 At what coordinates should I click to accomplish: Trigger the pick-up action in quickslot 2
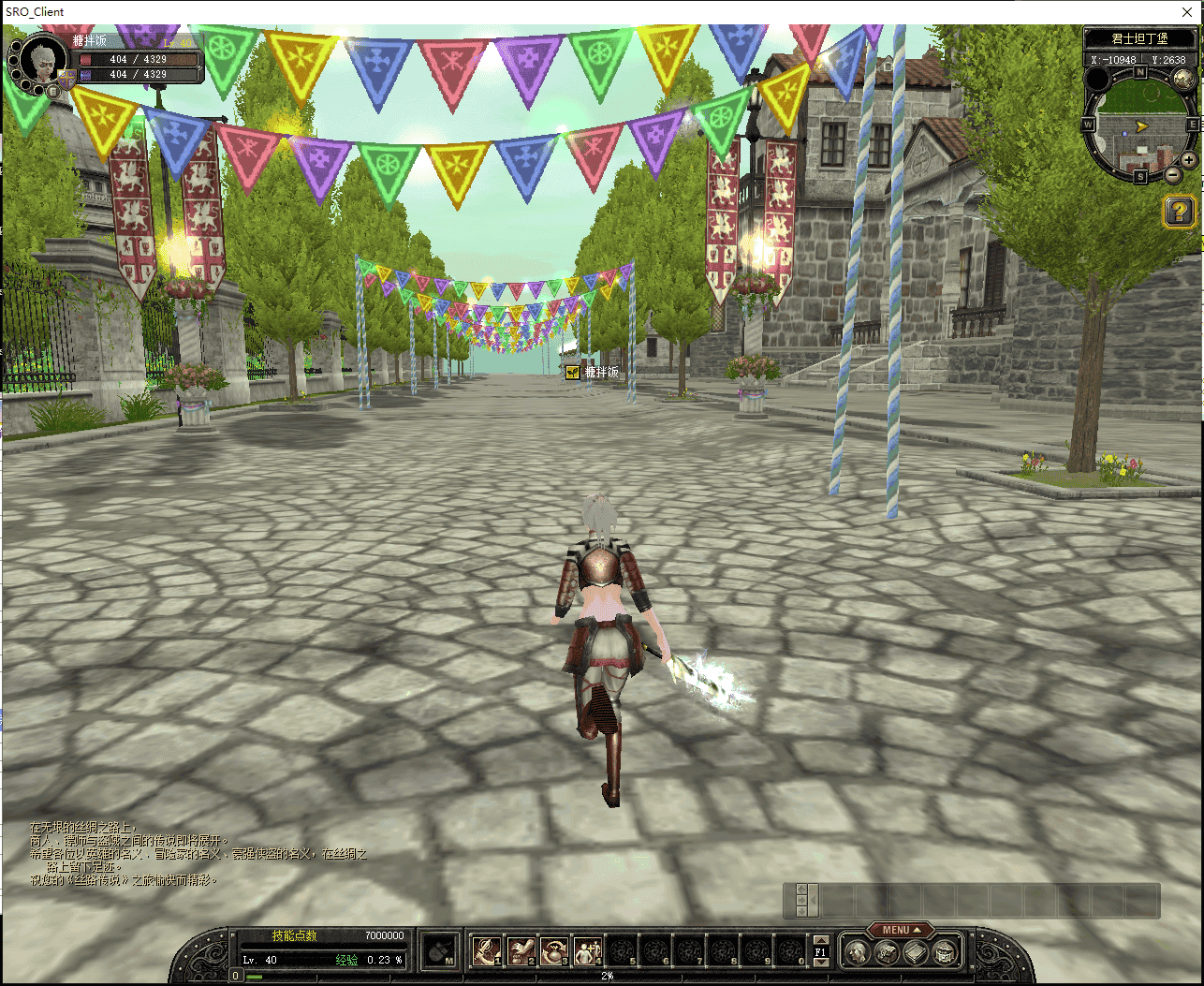click(x=520, y=949)
